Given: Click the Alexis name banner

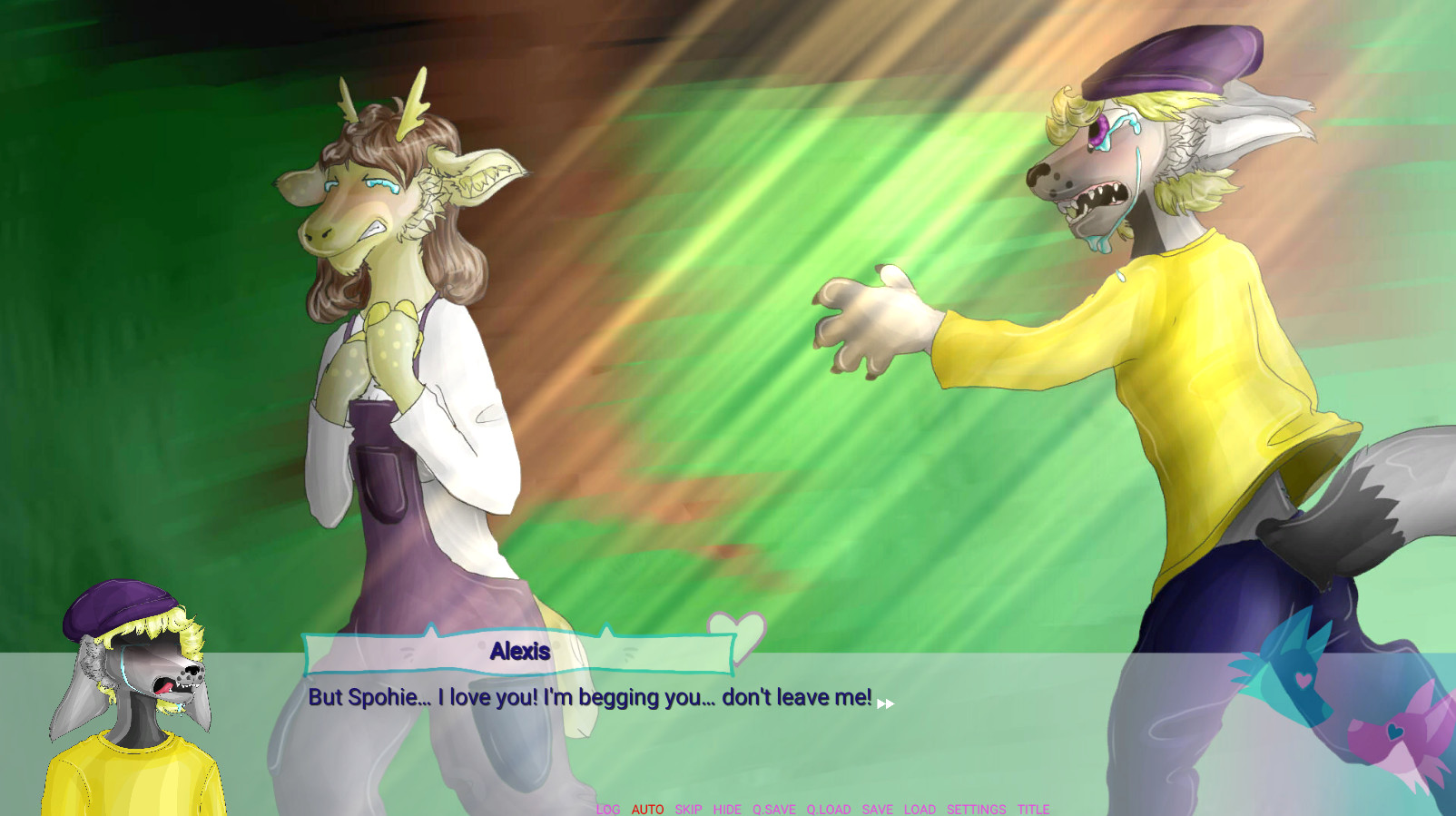Looking at the screenshot, I should click(519, 650).
